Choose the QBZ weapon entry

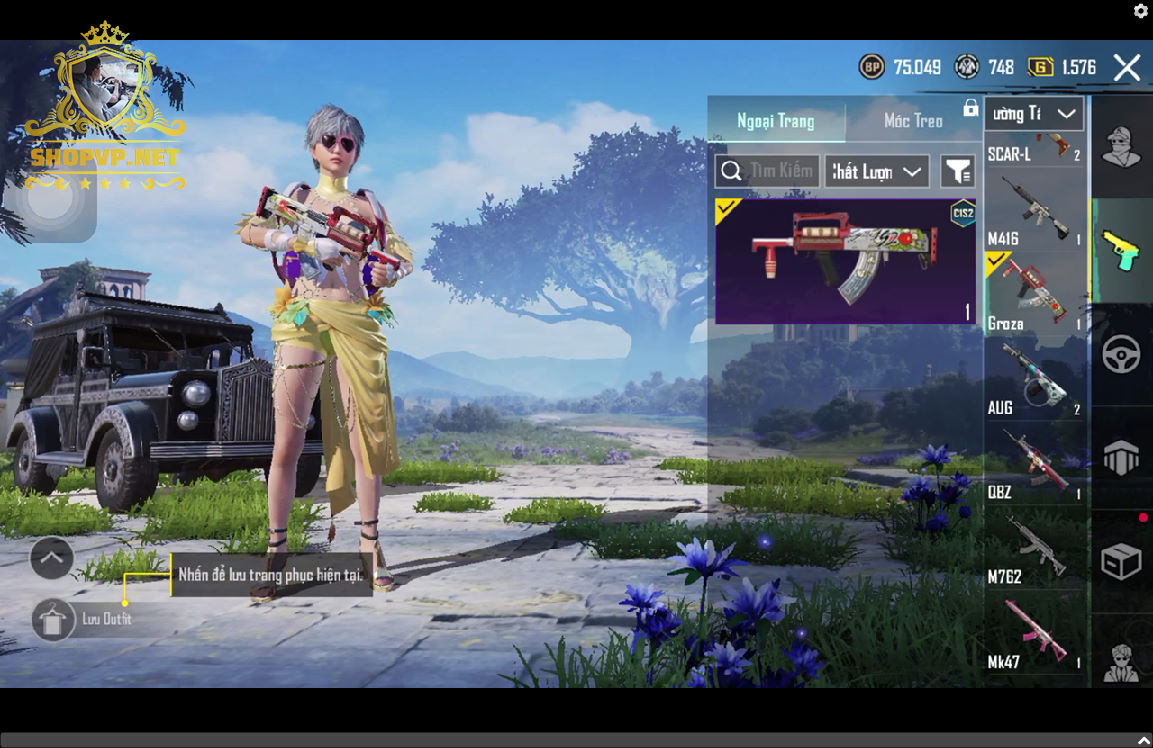coord(1034,463)
